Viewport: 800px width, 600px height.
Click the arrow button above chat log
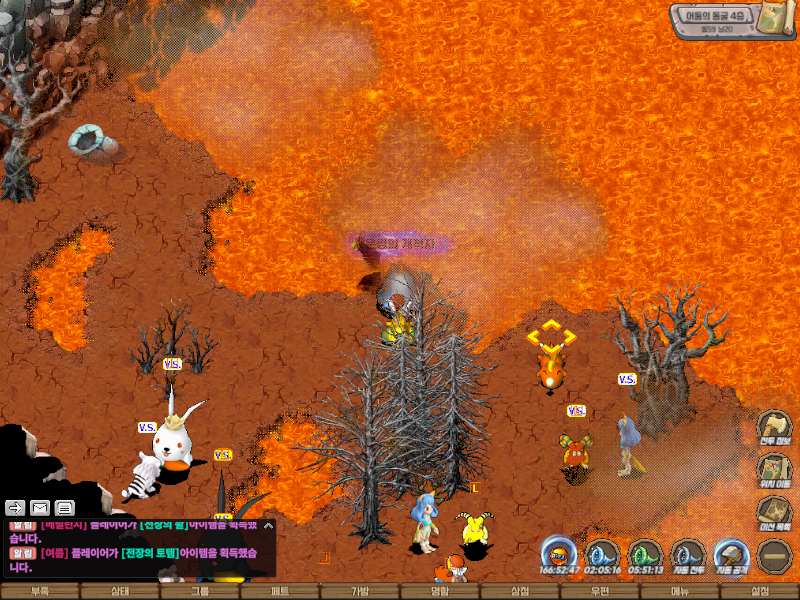point(16,507)
